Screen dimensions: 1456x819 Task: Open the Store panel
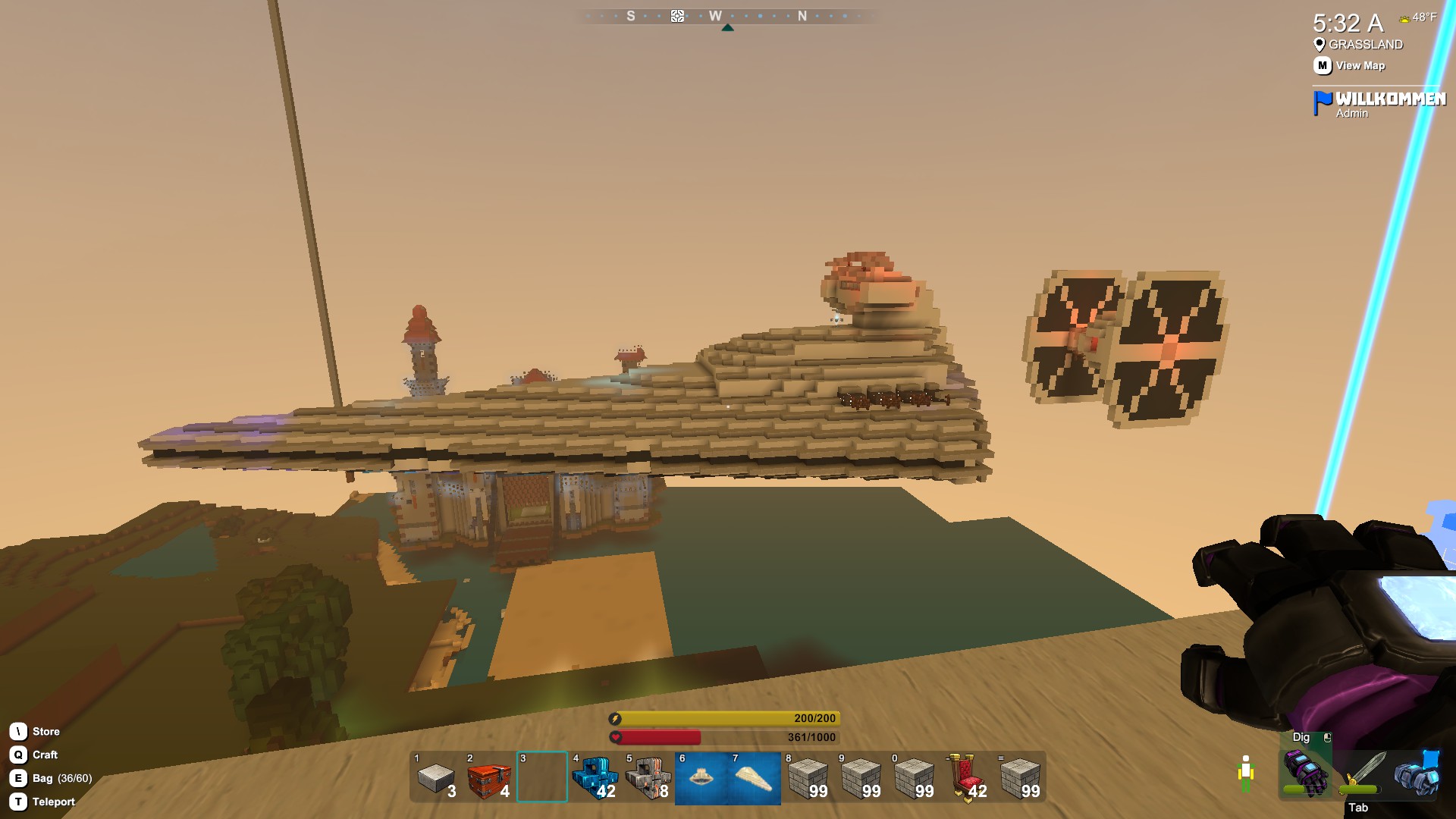45,731
